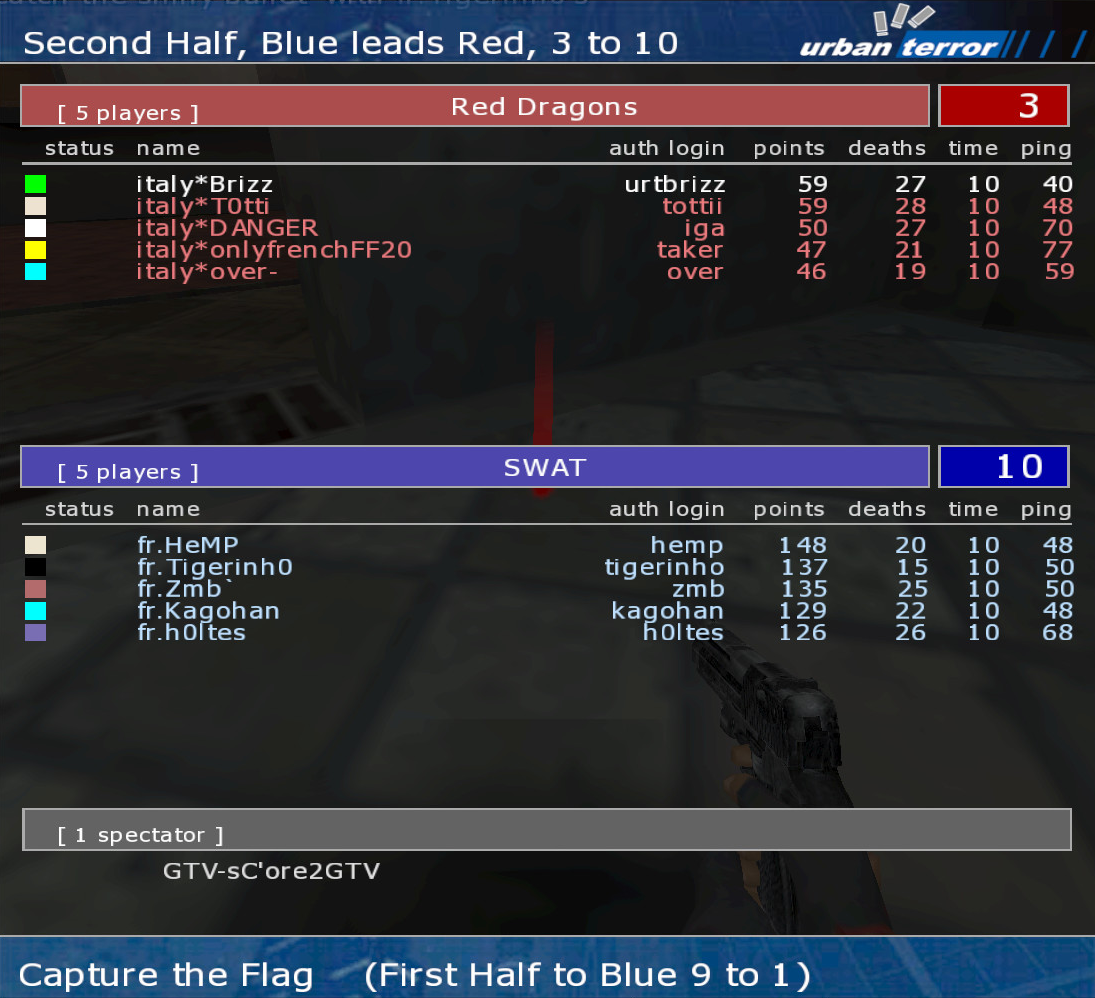This screenshot has width=1095, height=998.
Task: Select spectator GTV-sC'ore2GTV
Action: (x=271, y=871)
